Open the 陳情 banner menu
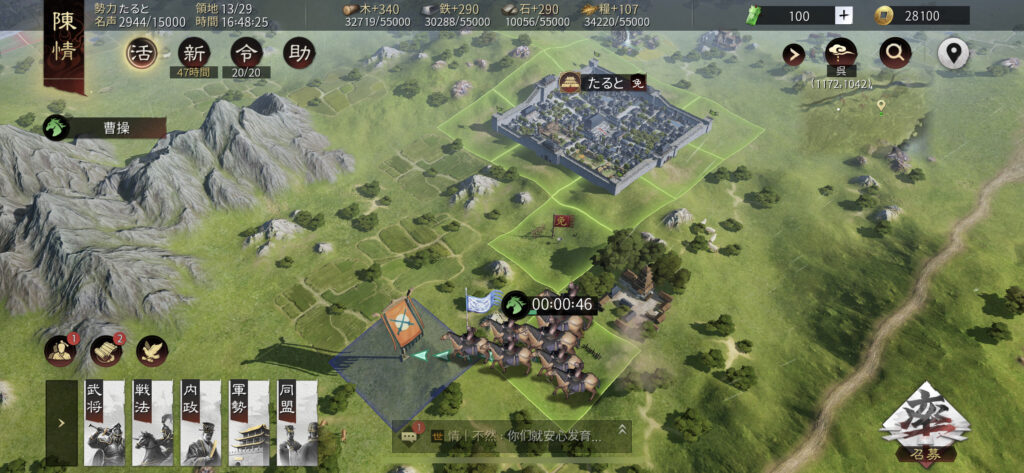This screenshot has width=1024, height=473. click(63, 47)
